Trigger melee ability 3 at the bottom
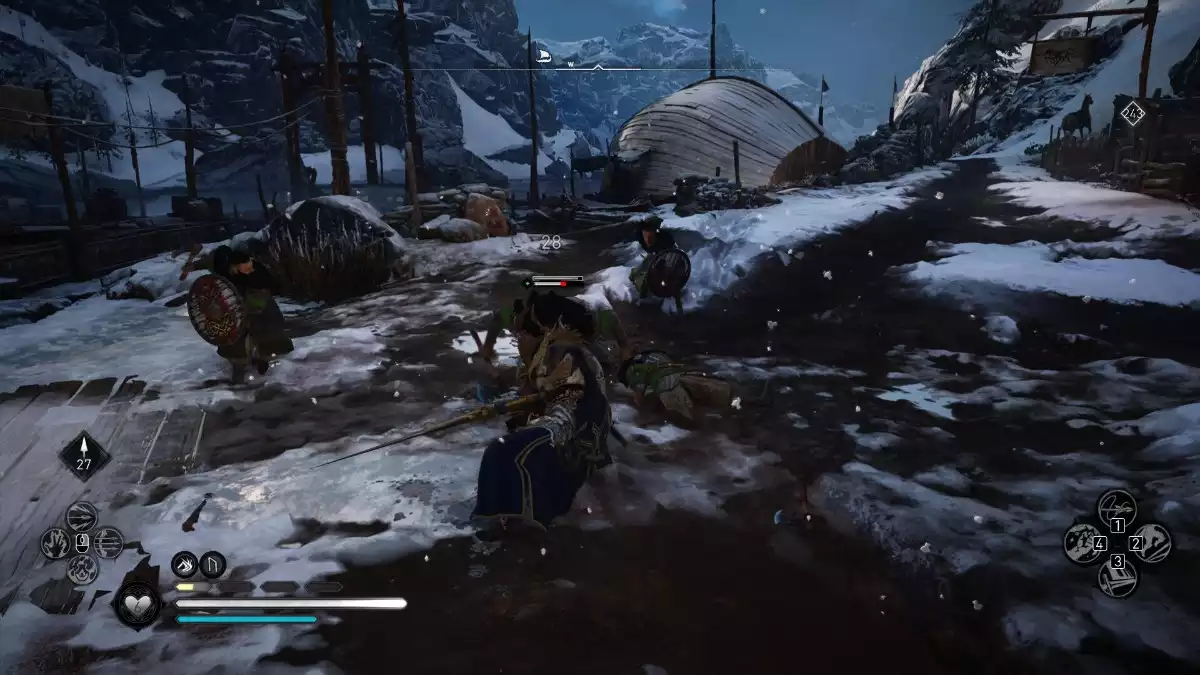 1117,577
